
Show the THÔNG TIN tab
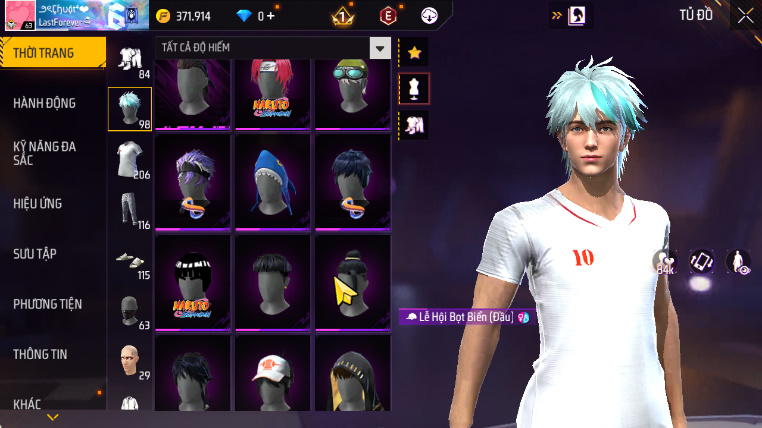click(41, 353)
